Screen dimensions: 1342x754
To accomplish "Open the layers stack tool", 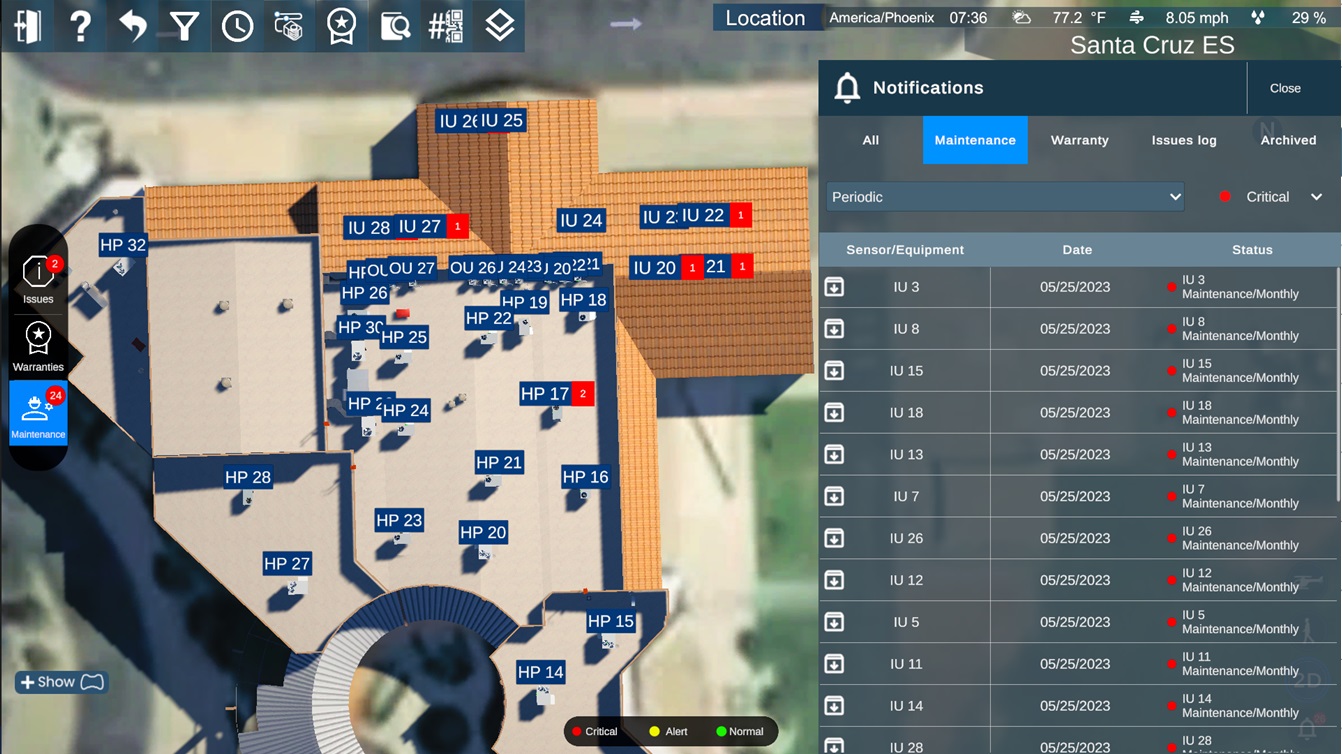I will pyautogui.click(x=499, y=26).
